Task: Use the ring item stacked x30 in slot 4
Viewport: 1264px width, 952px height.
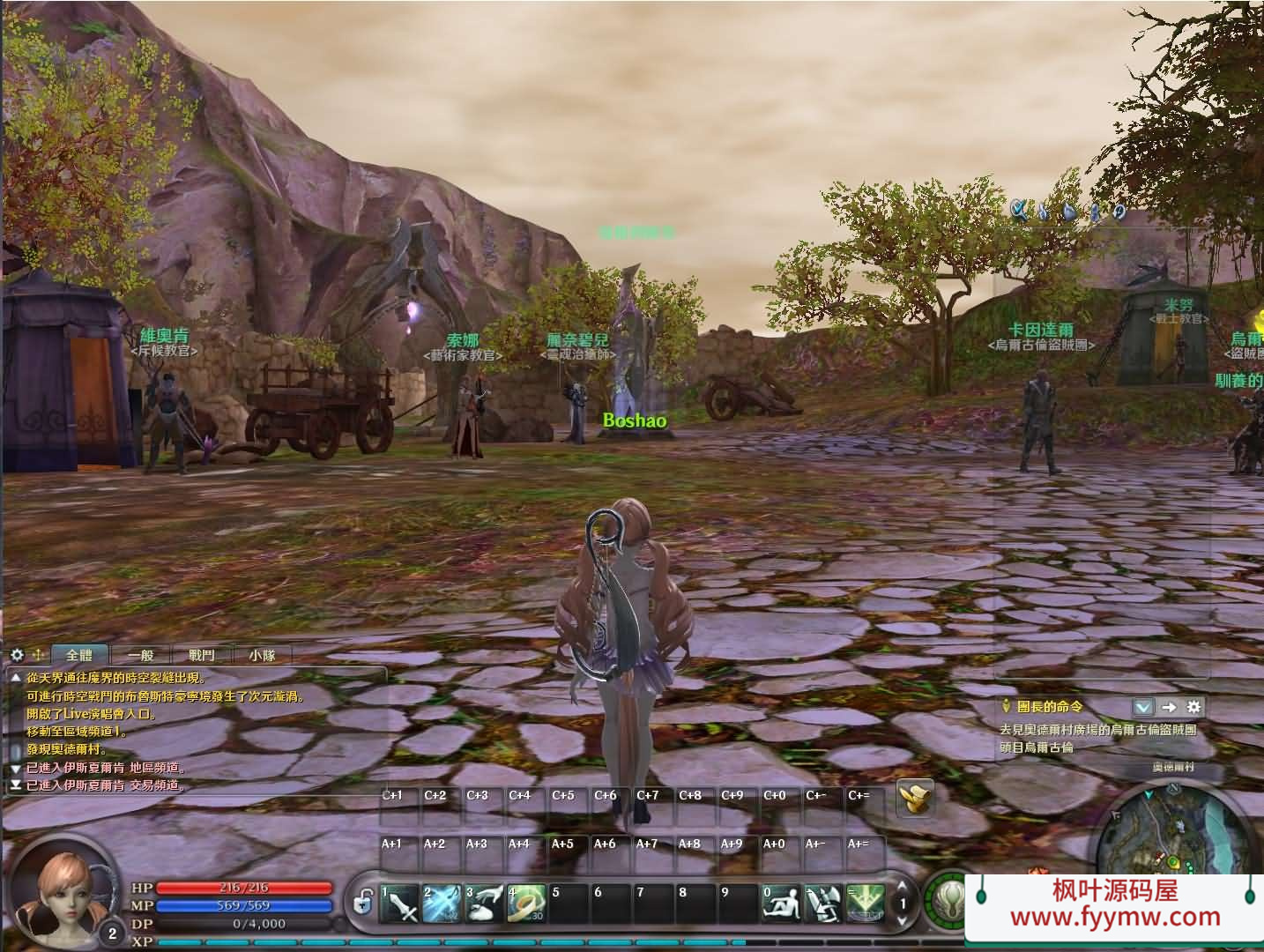Action: [x=527, y=904]
